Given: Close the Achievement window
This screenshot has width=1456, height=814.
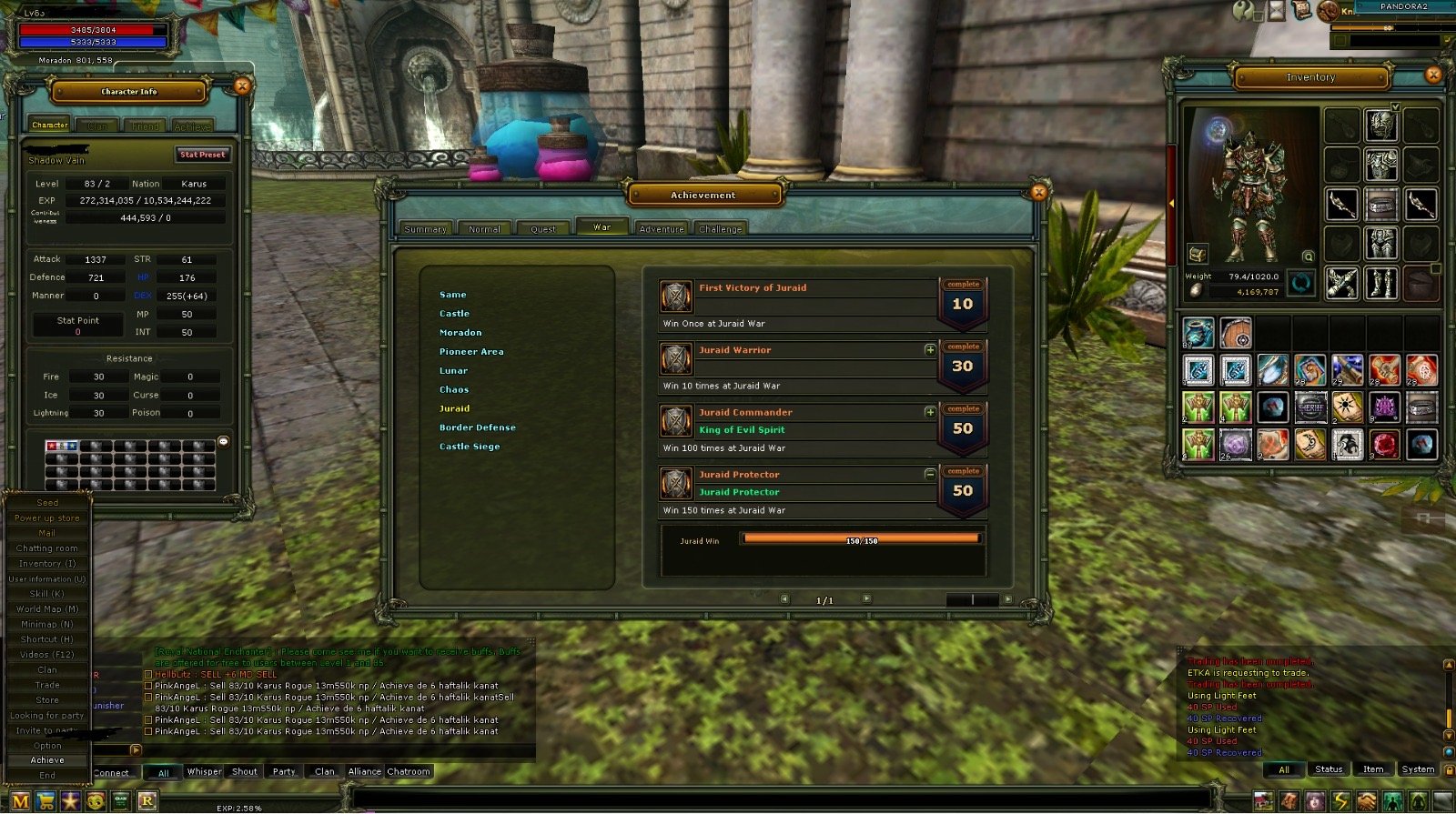Looking at the screenshot, I should [1038, 192].
